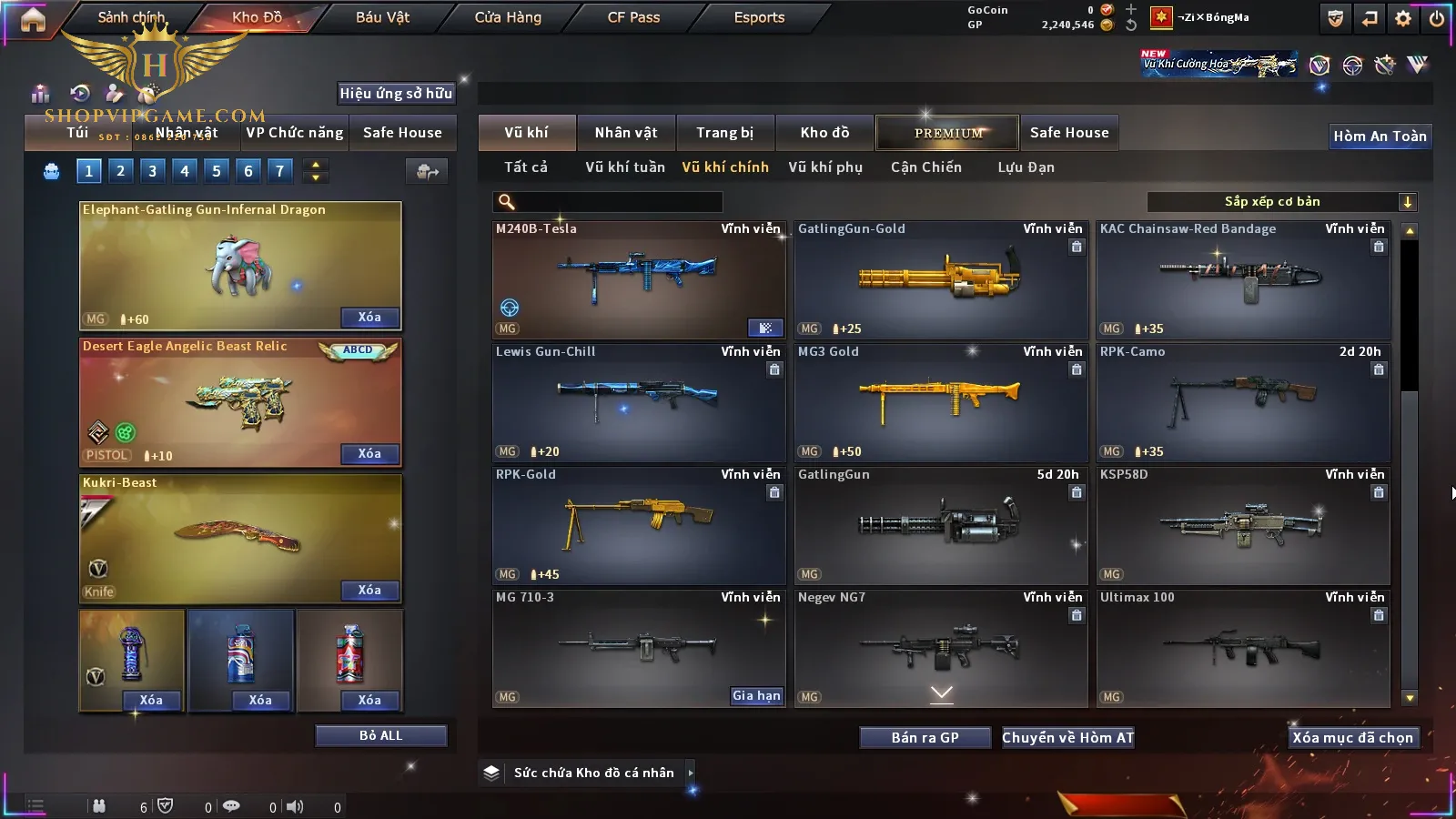Go to the Báu Vật menu
This screenshot has width=1456, height=819.
[382, 17]
